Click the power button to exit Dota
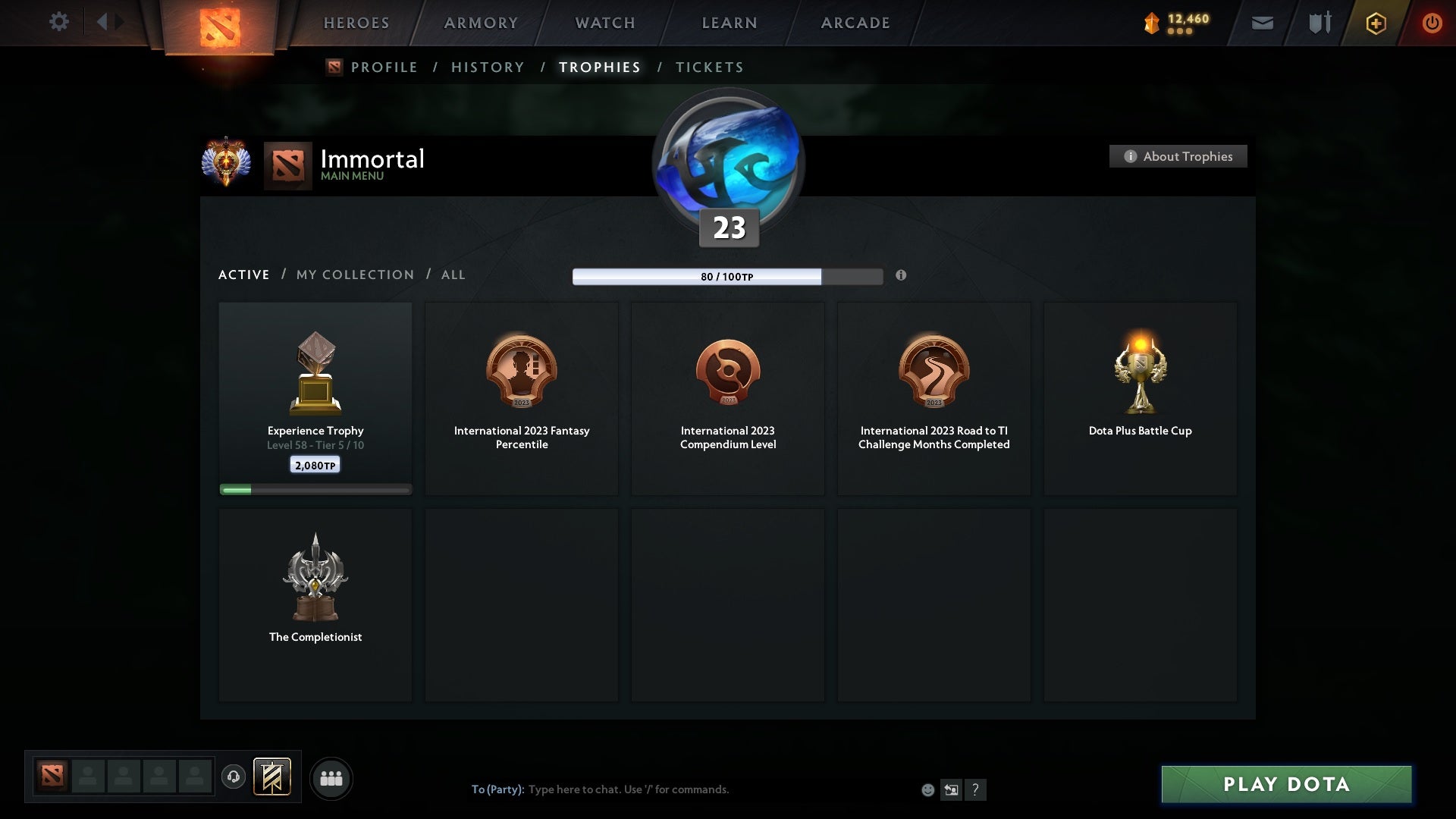The width and height of the screenshot is (1456, 819). point(1432,23)
